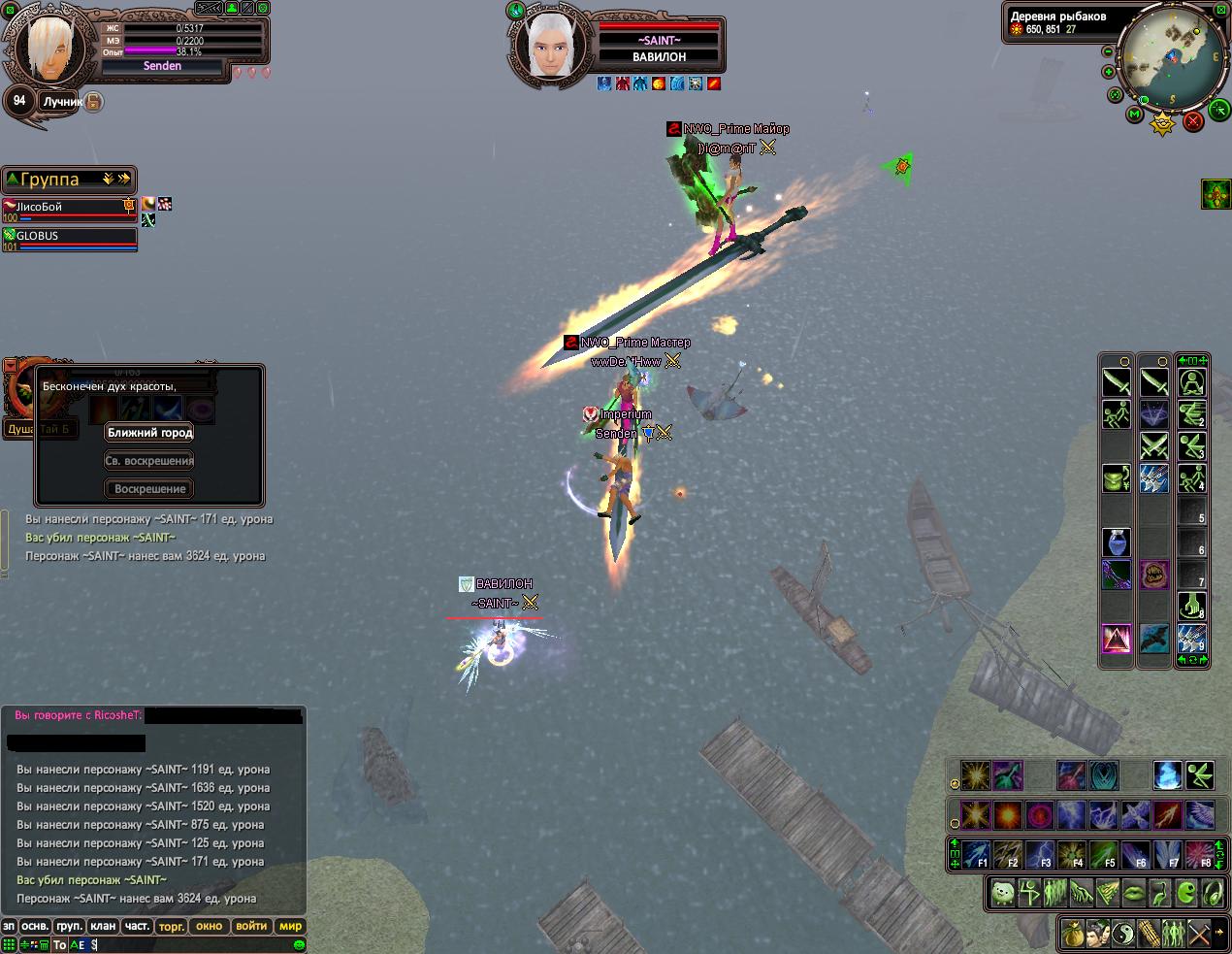Viewport: 1232px width, 954px height.
Task: Zoom out the minimap with minus button
Action: (1109, 51)
